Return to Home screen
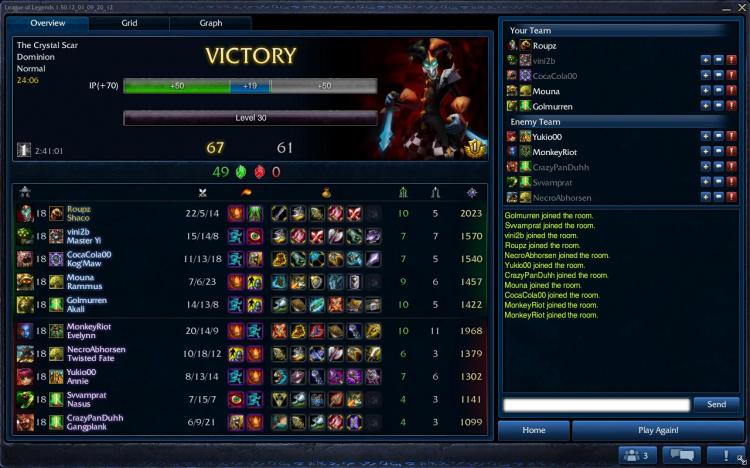 pos(534,430)
